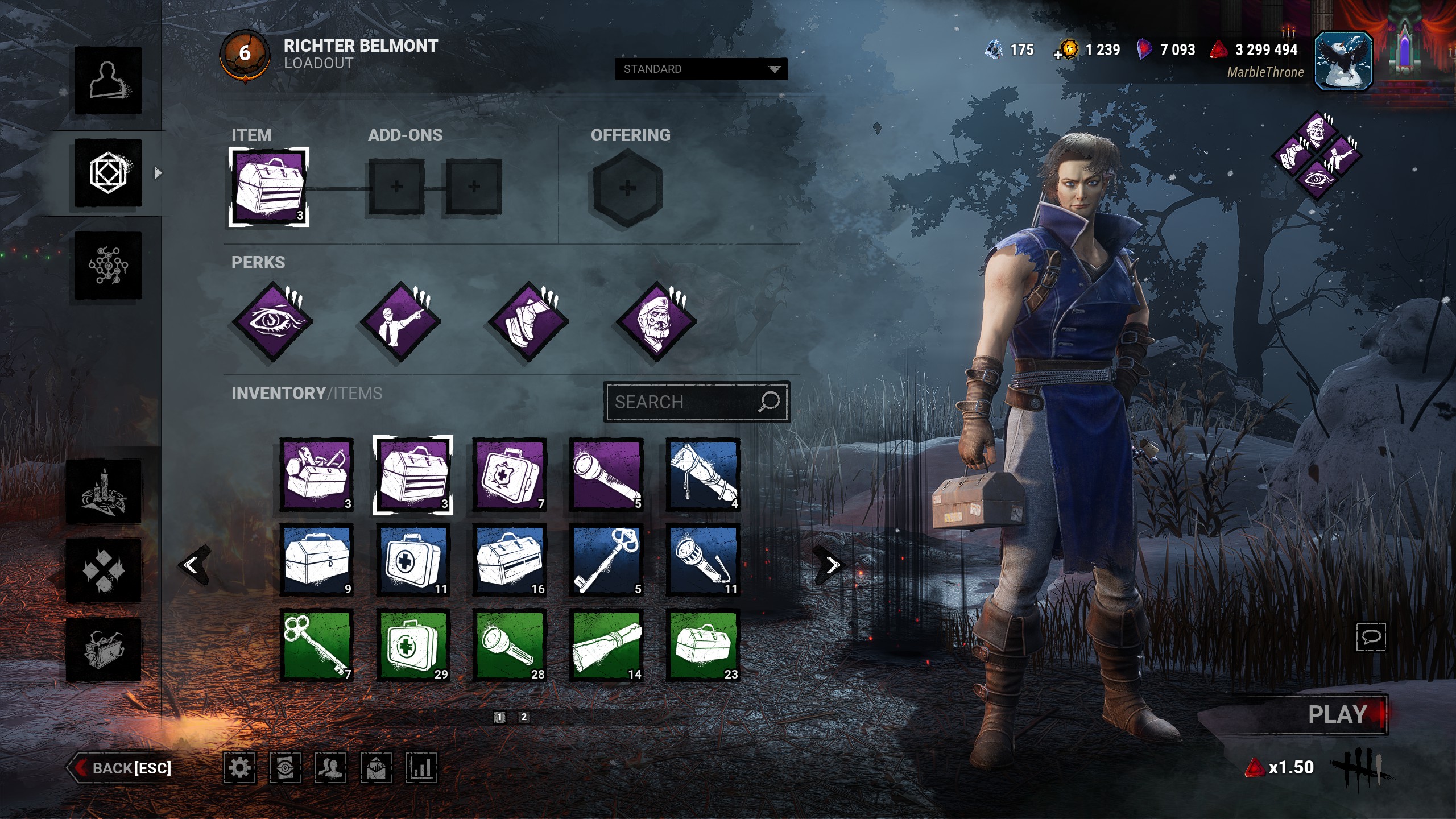Screen dimensions: 1456x819
Task: Click the inventory SEARCH field
Action: pos(682,402)
